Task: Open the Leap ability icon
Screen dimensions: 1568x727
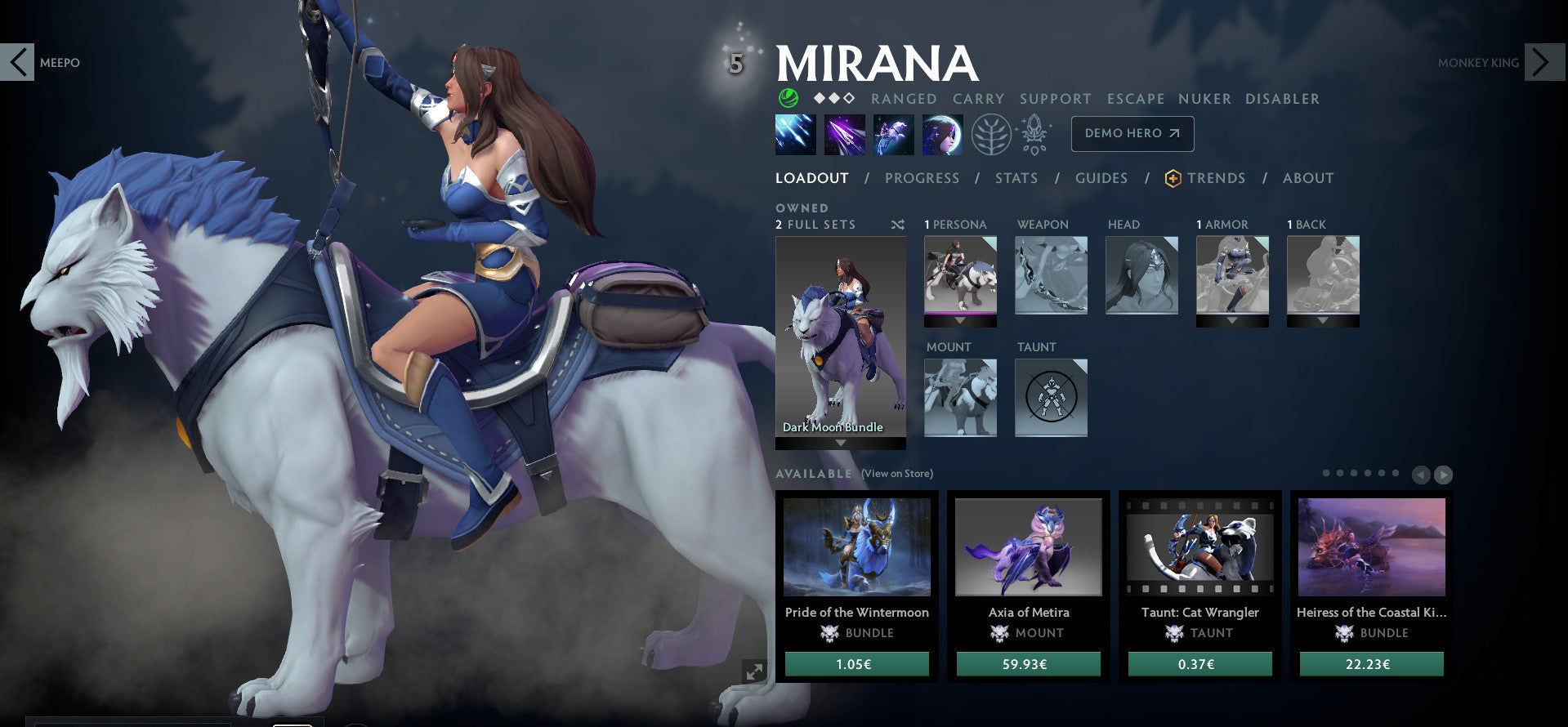Action: click(894, 134)
